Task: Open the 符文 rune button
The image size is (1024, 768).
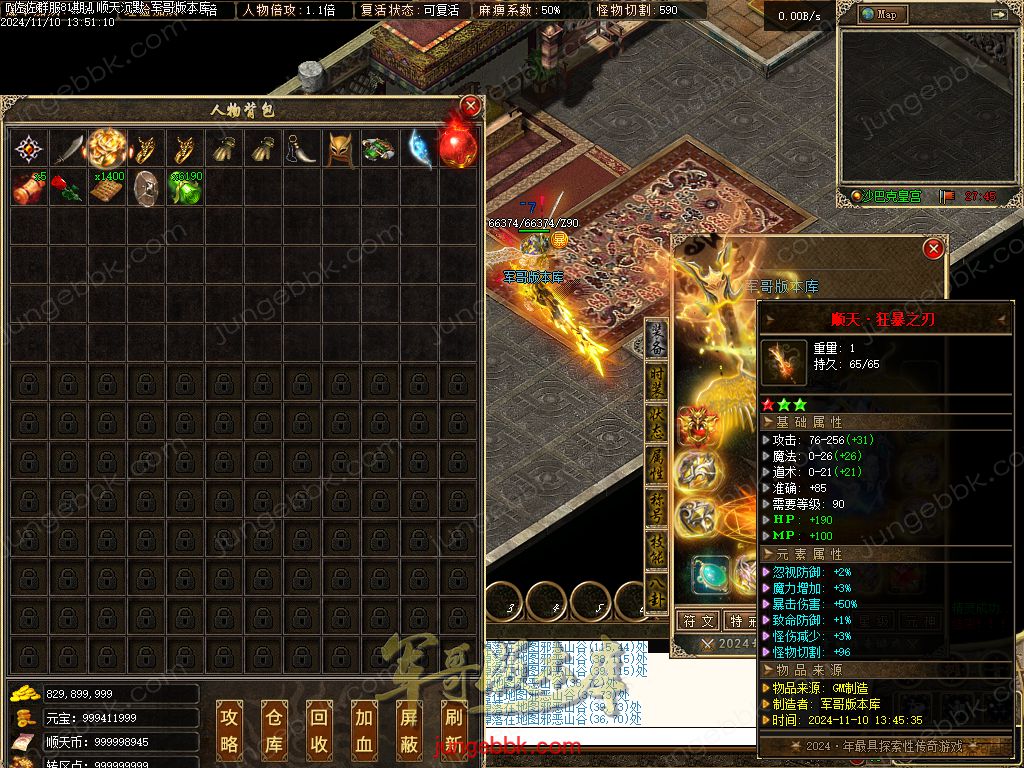Action: [x=699, y=621]
